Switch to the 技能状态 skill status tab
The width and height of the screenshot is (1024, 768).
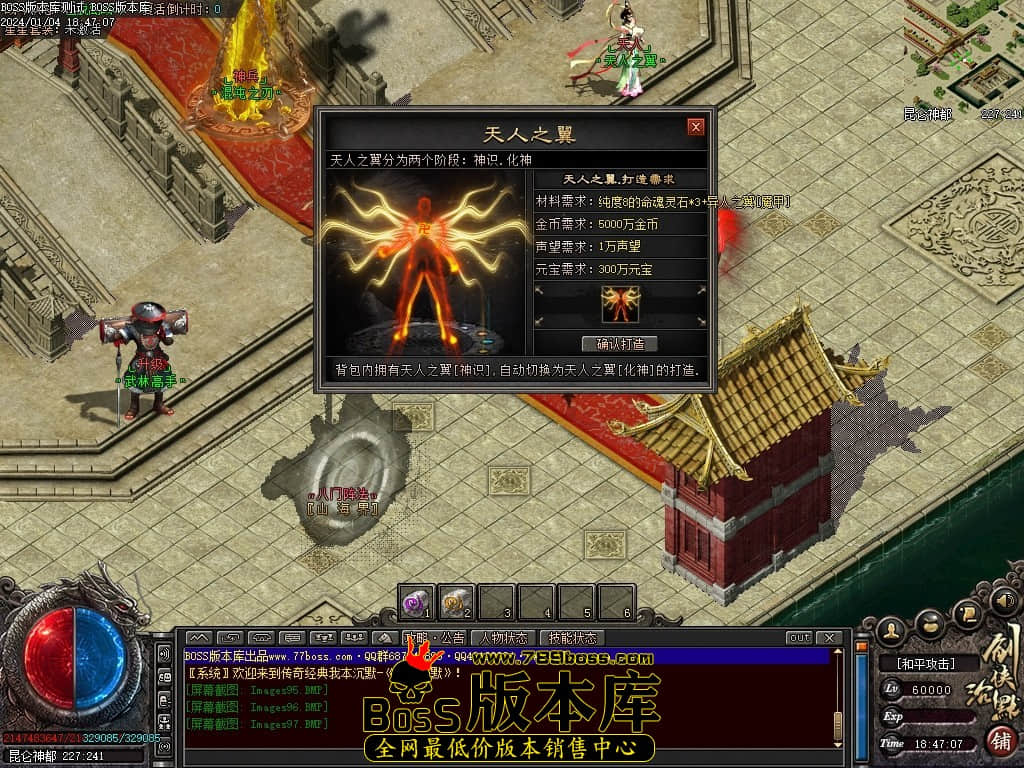pos(572,638)
